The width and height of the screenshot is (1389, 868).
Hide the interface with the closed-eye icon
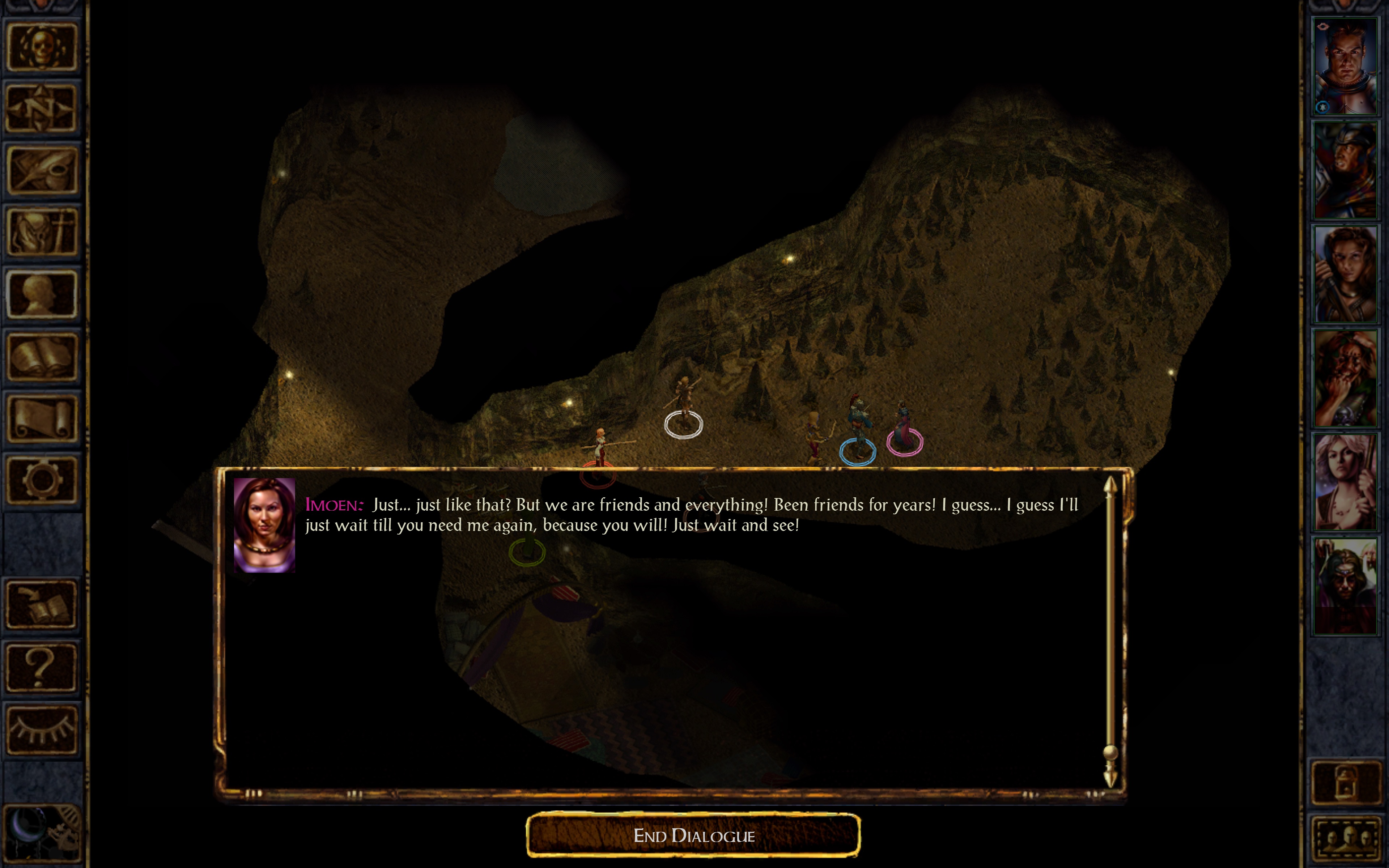(x=41, y=729)
